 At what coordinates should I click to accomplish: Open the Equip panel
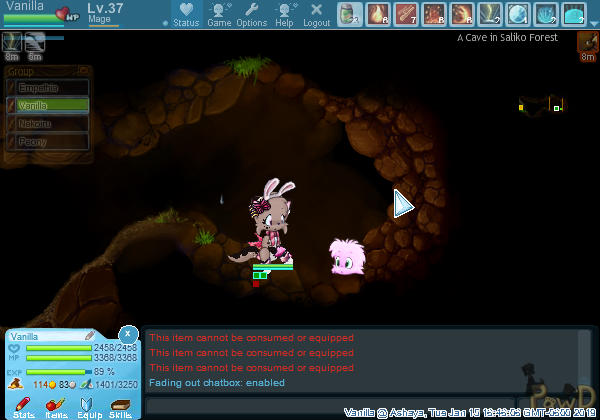coord(89,406)
